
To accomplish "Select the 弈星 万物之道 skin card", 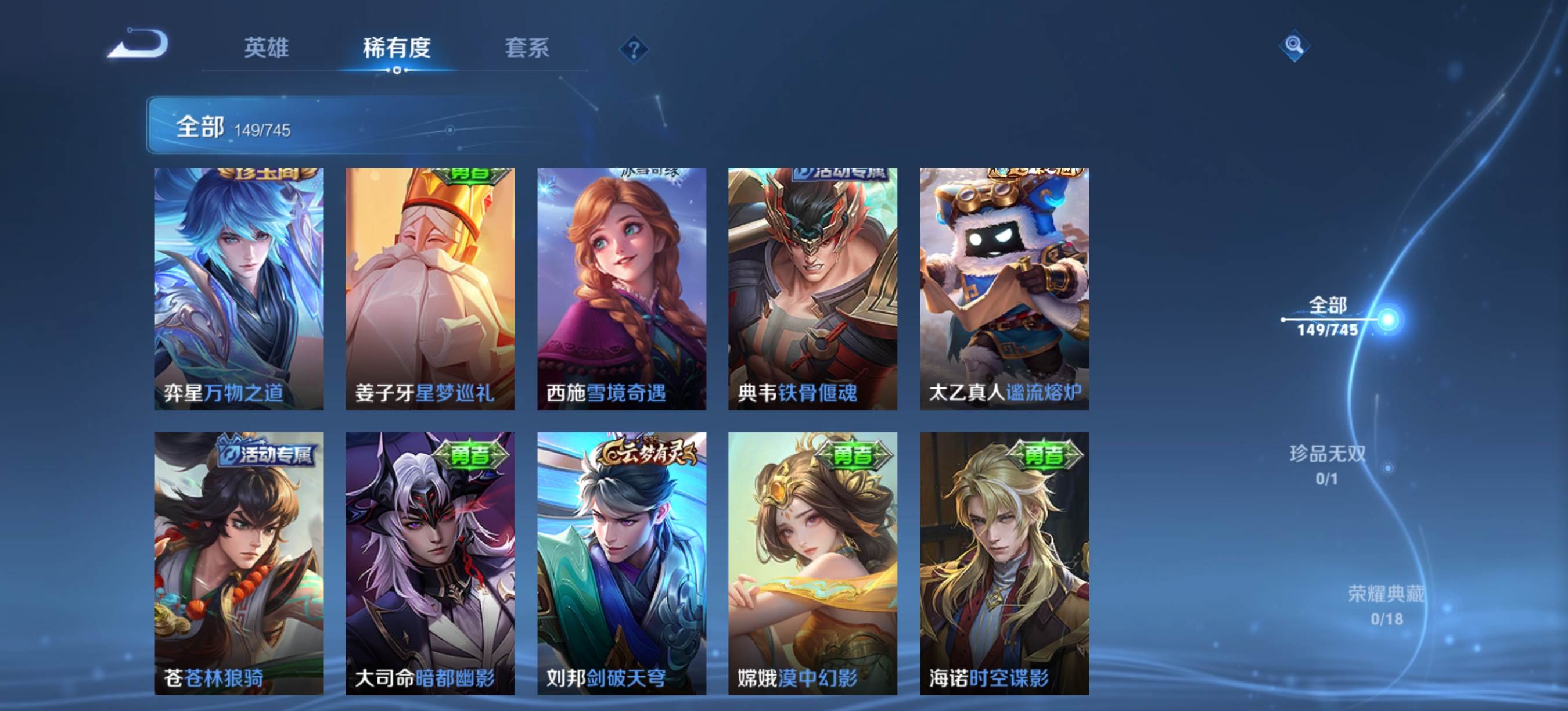I will point(239,289).
